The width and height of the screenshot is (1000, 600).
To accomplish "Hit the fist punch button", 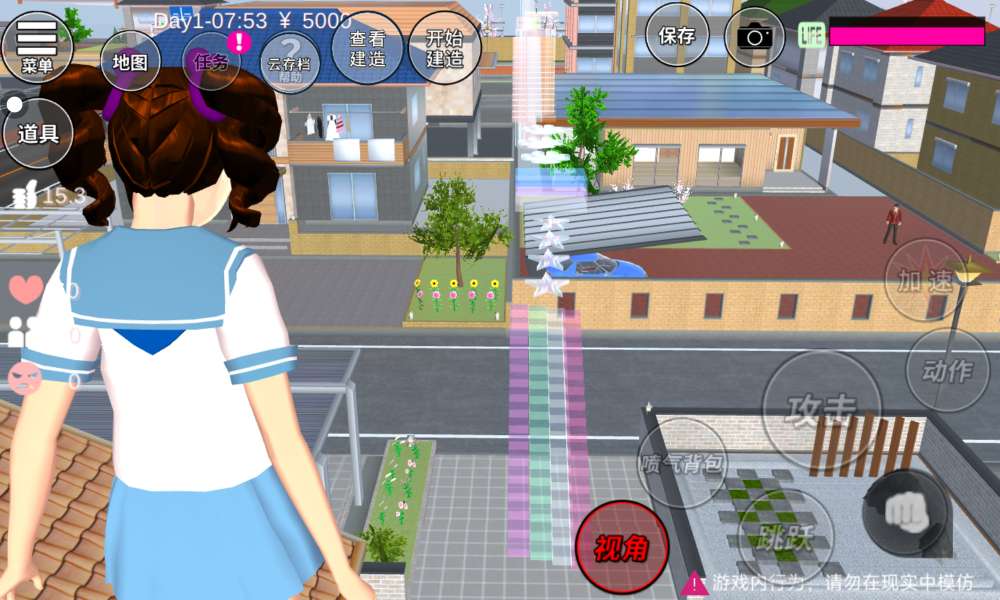I will point(906,511).
